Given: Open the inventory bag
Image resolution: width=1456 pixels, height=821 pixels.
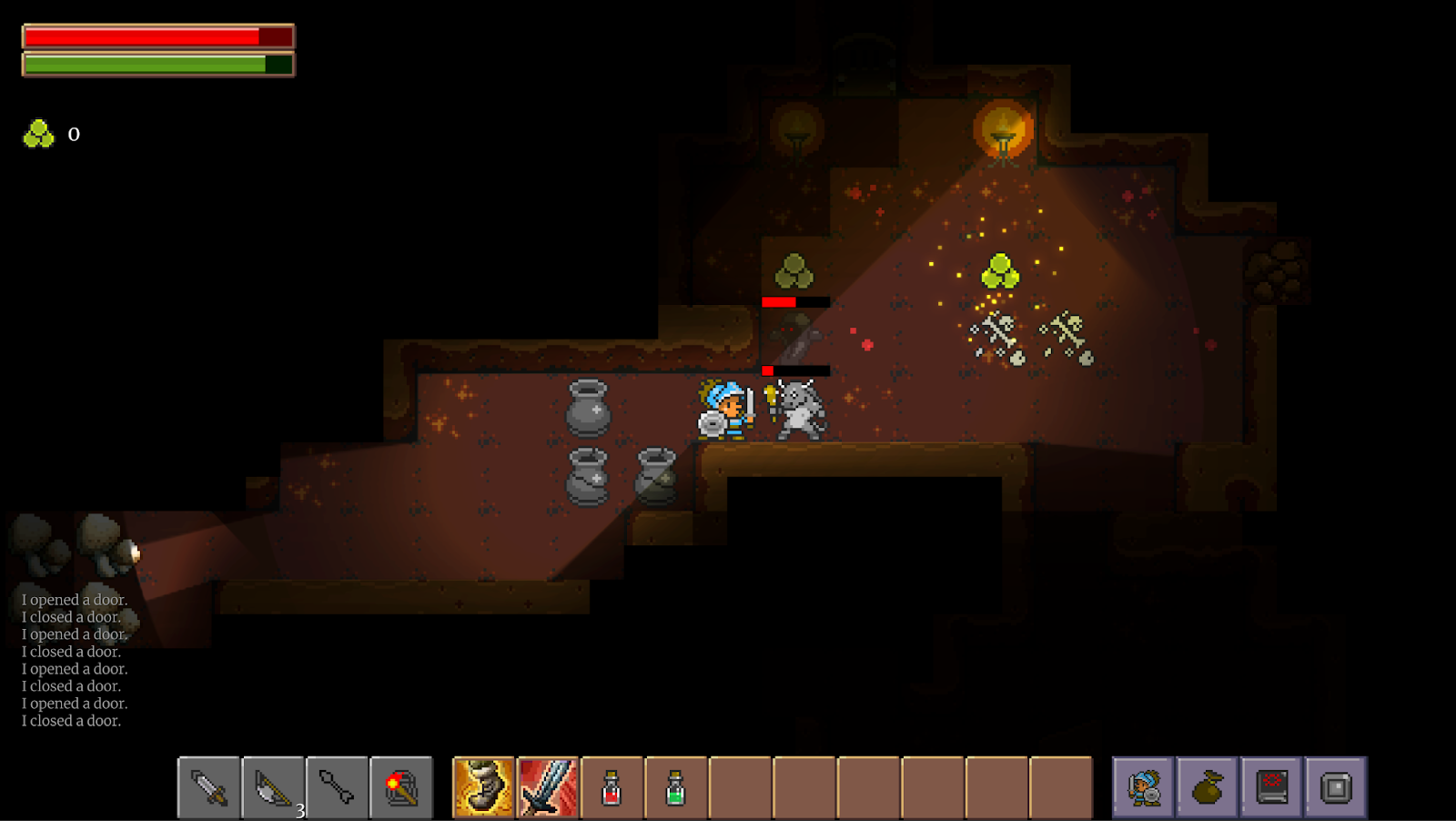Looking at the screenshot, I should pos(1208,787).
